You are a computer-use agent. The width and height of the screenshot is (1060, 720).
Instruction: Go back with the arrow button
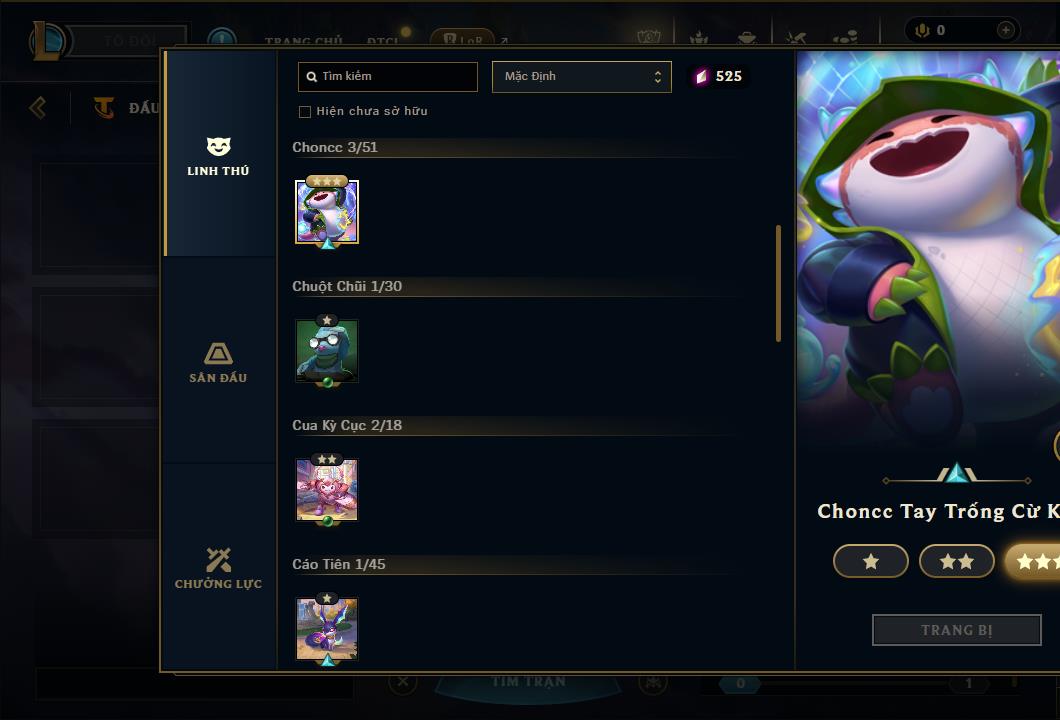(38, 107)
